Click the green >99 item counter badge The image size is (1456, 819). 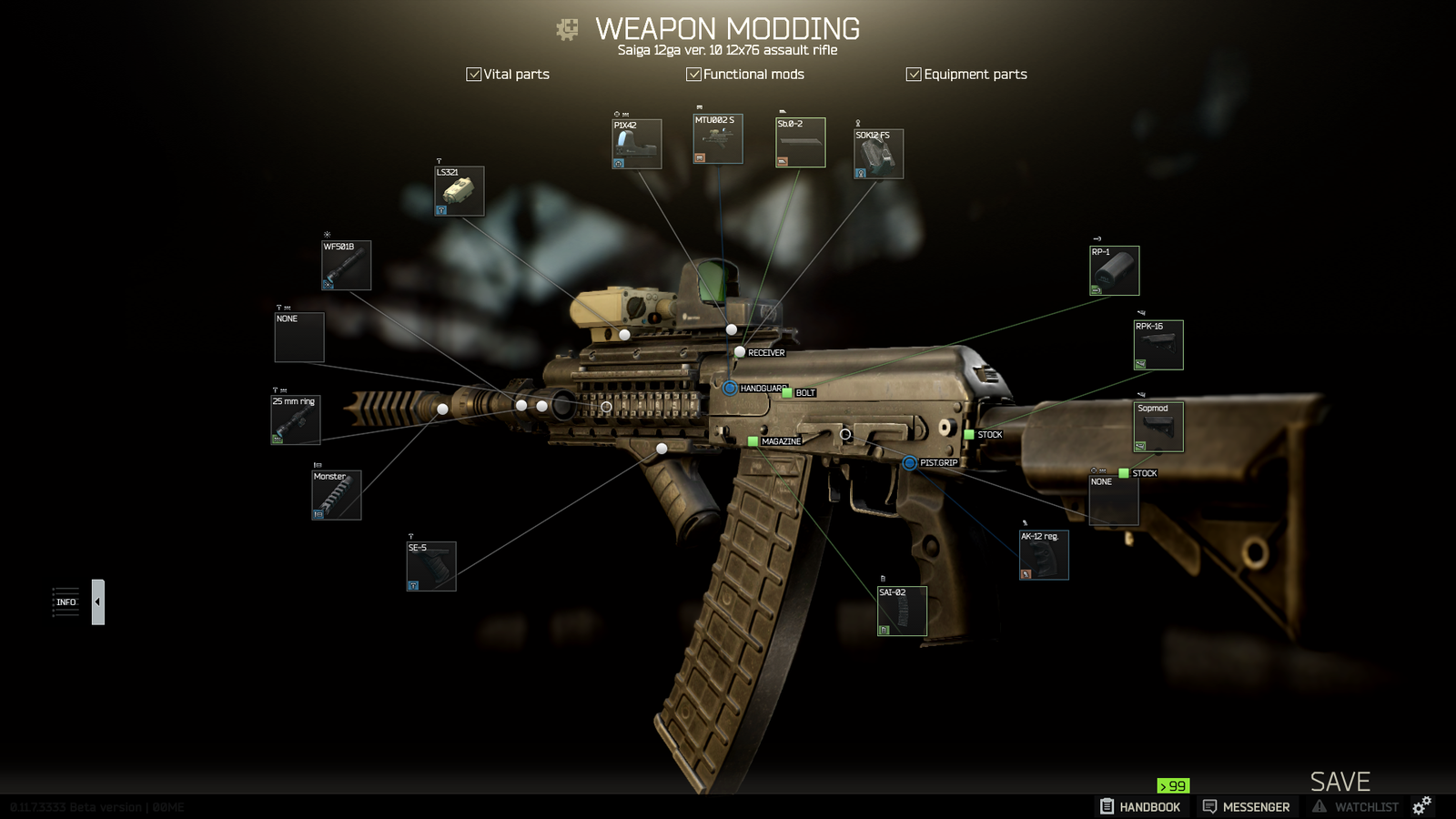click(x=1171, y=784)
